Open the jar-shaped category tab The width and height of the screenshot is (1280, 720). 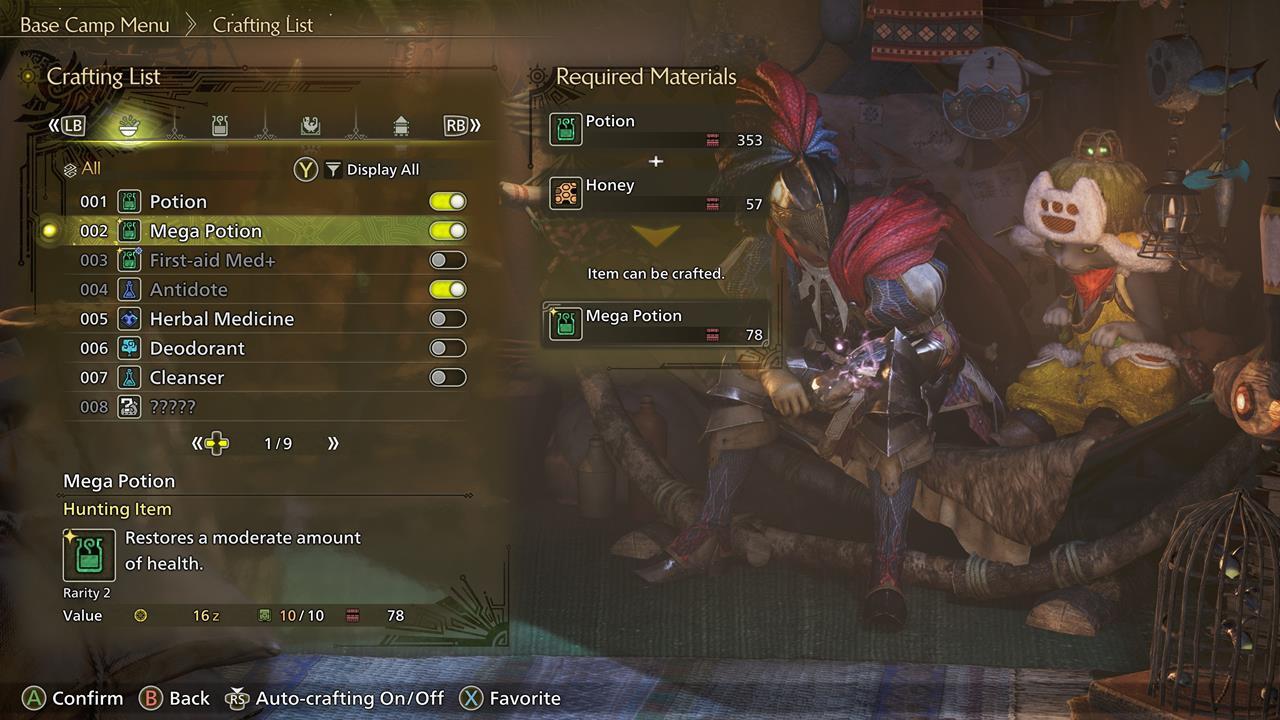[220, 126]
